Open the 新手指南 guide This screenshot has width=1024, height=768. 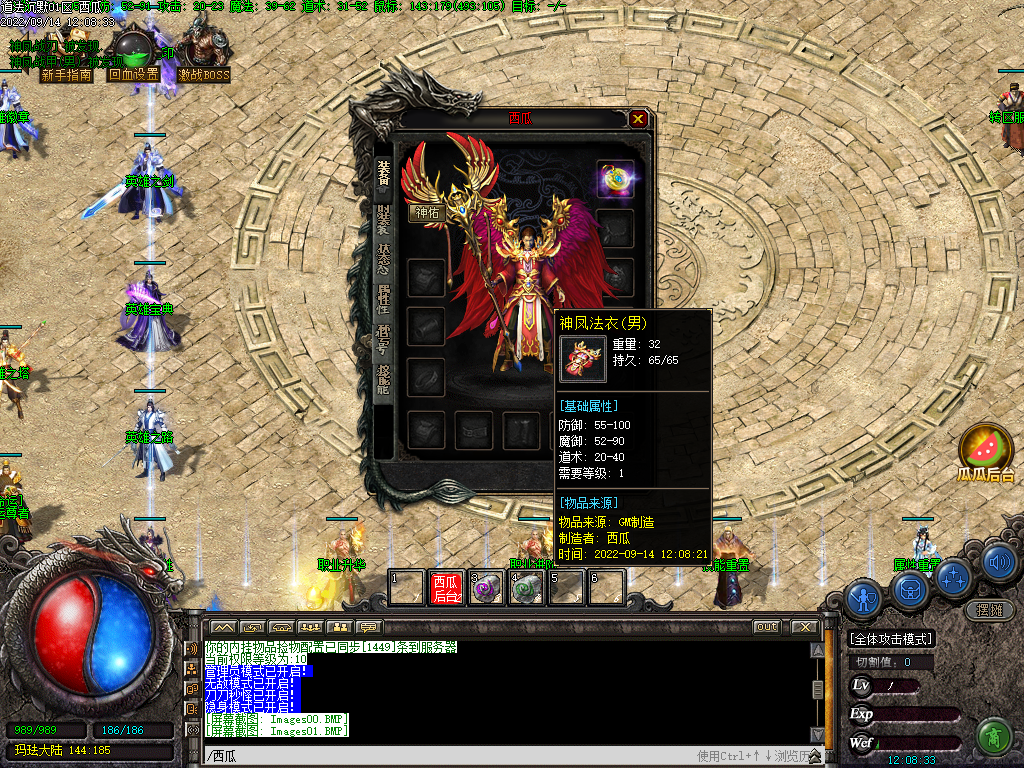pos(66,74)
